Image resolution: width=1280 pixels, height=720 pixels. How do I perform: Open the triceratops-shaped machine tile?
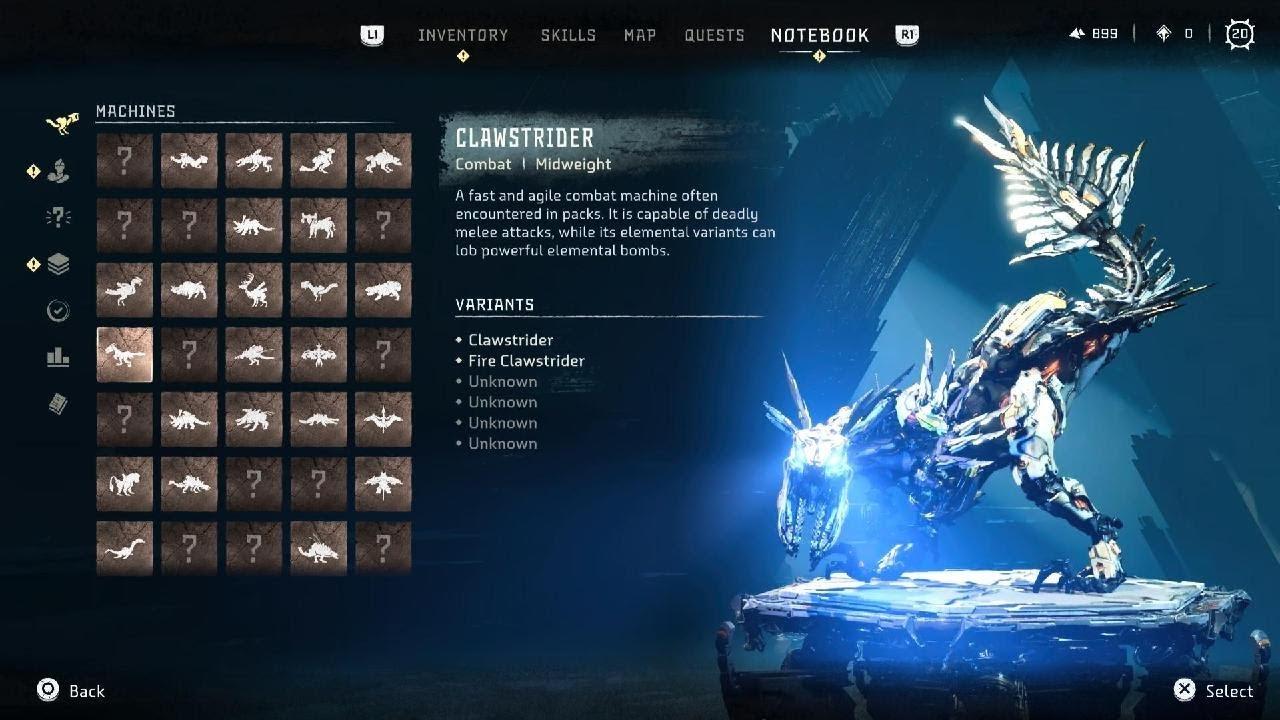254,225
